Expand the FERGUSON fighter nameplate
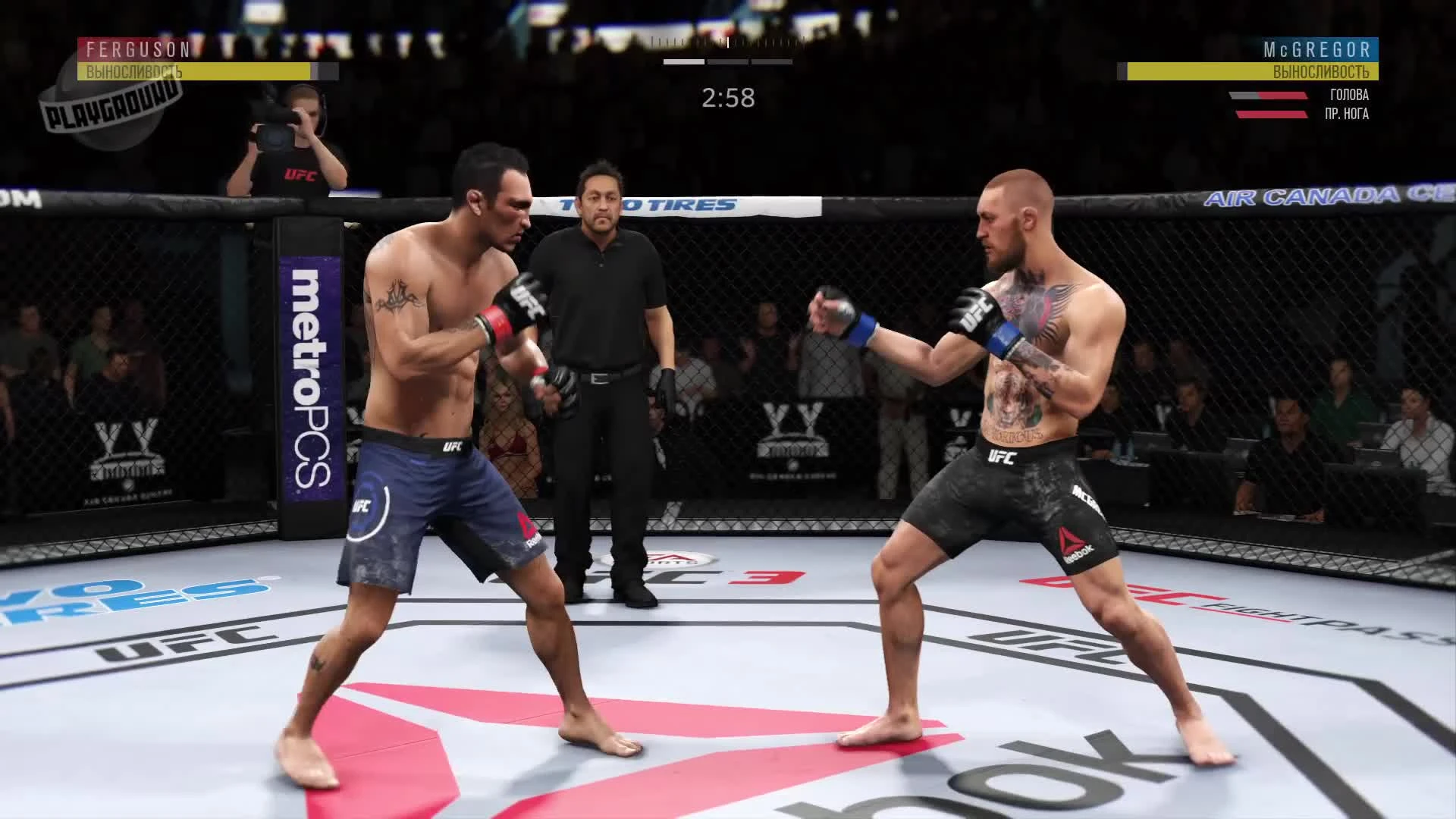Viewport: 1456px width, 819px height. (135, 48)
